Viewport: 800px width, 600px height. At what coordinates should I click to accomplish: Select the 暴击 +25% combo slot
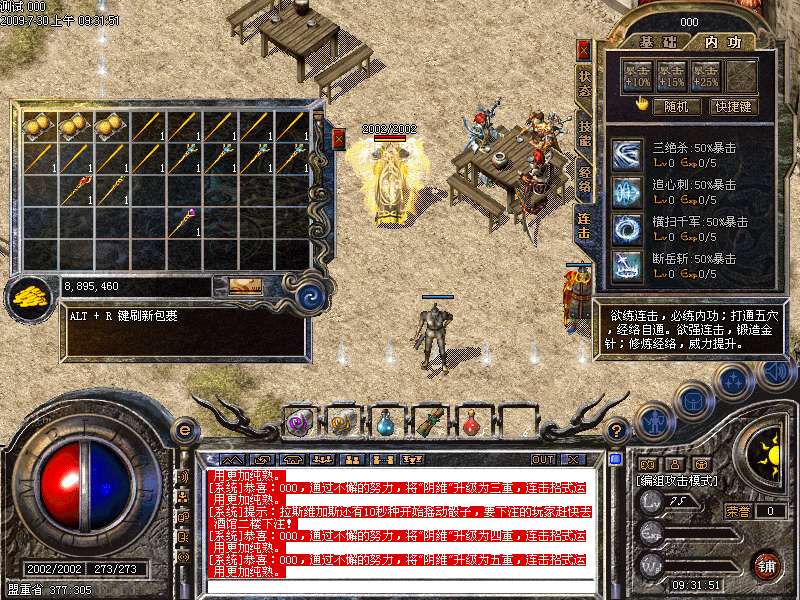(x=706, y=75)
